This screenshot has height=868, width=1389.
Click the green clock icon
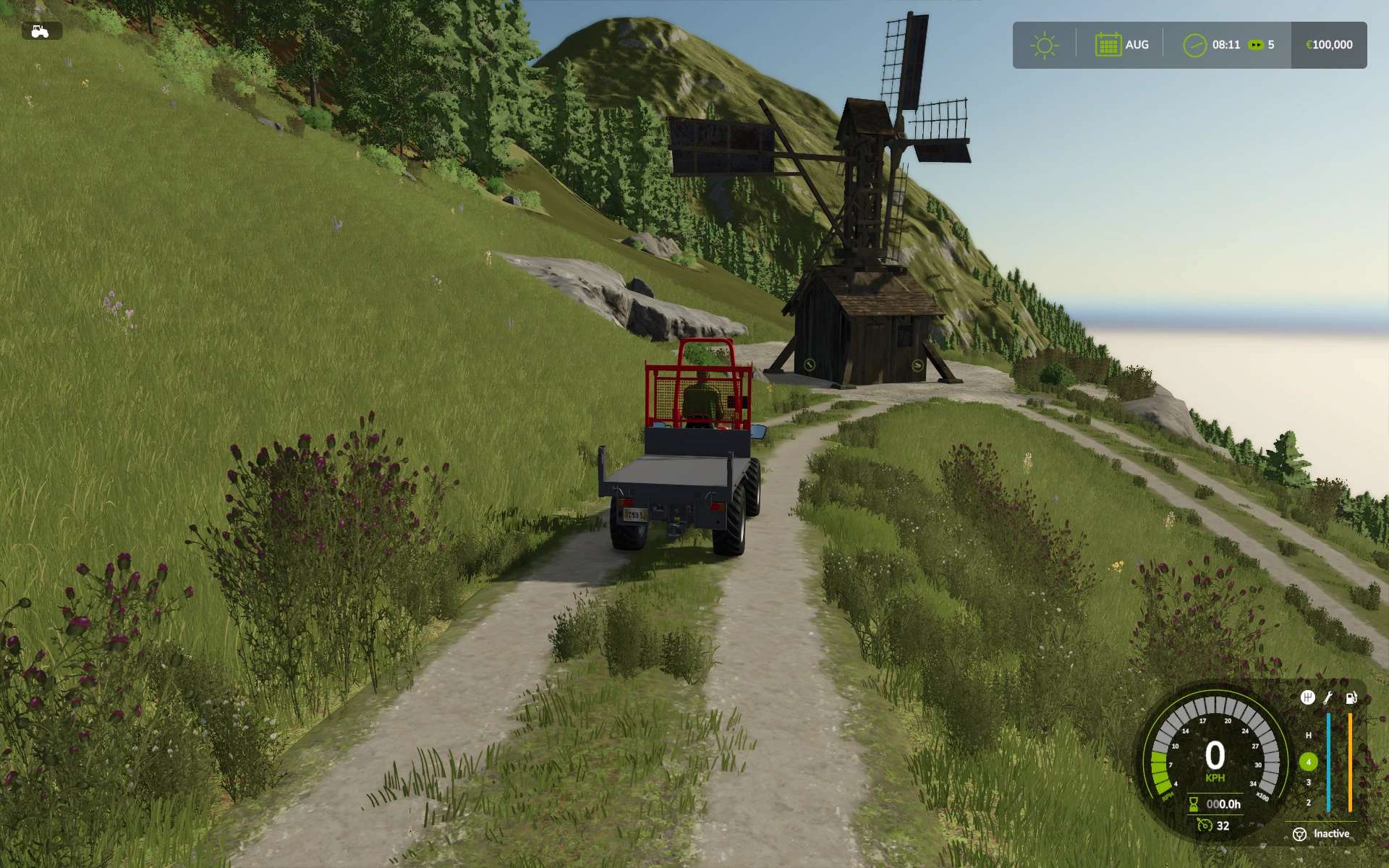[1194, 45]
